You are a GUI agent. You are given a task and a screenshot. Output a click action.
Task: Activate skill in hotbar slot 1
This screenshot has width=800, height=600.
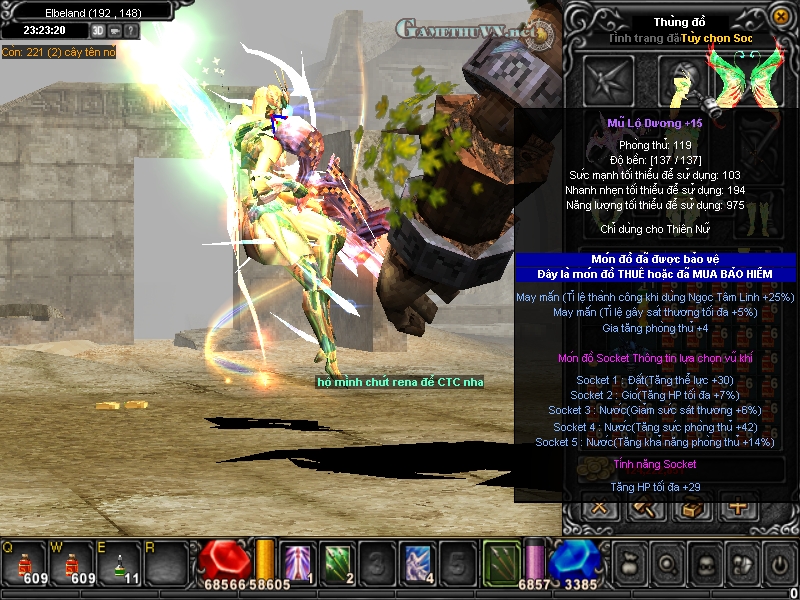point(299,564)
